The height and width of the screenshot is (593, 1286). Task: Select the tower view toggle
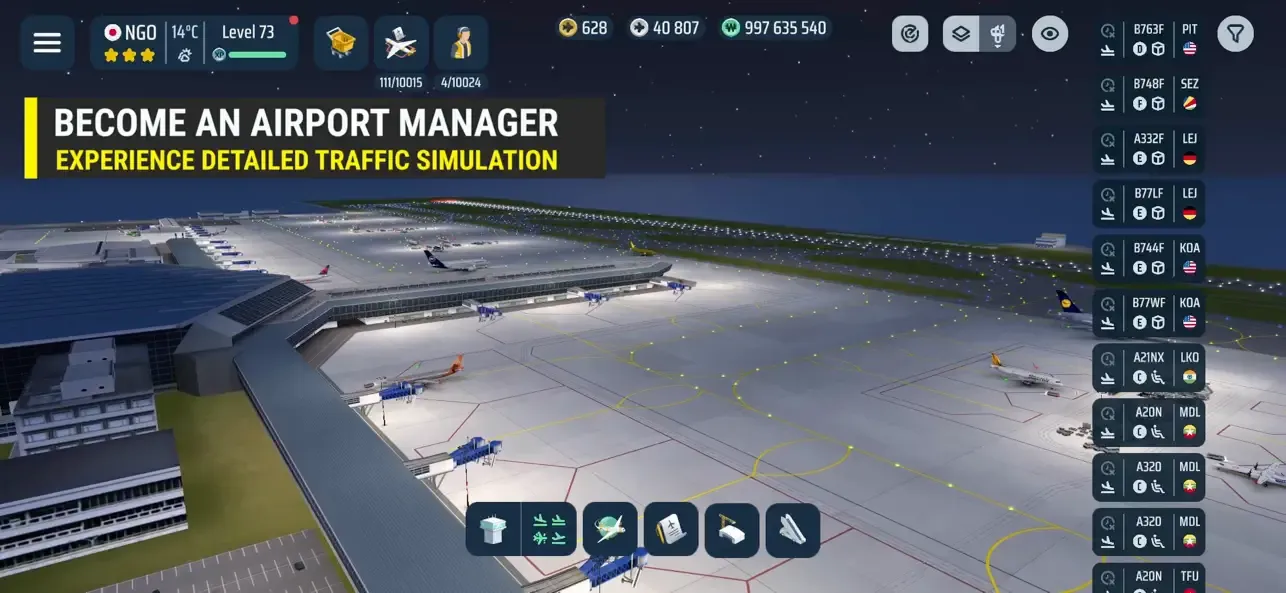(x=998, y=34)
